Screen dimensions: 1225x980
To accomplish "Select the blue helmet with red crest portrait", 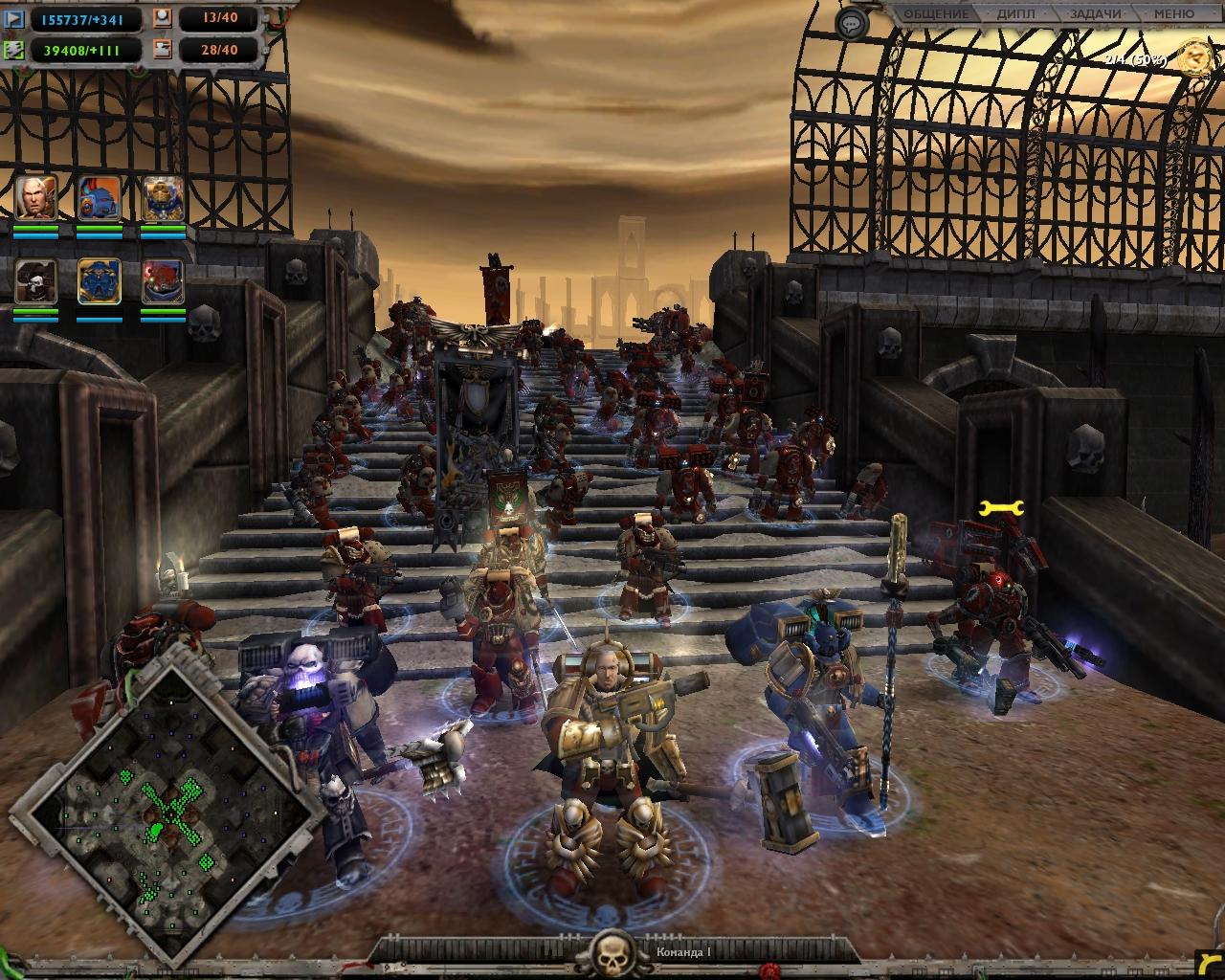I will click(100, 198).
